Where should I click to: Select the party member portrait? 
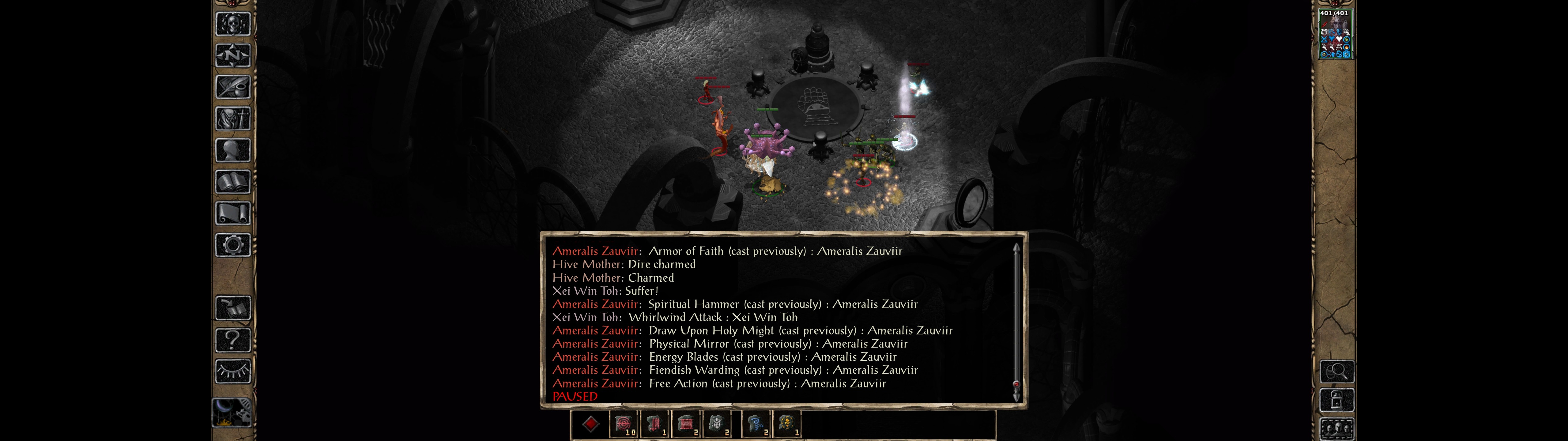(x=1334, y=34)
